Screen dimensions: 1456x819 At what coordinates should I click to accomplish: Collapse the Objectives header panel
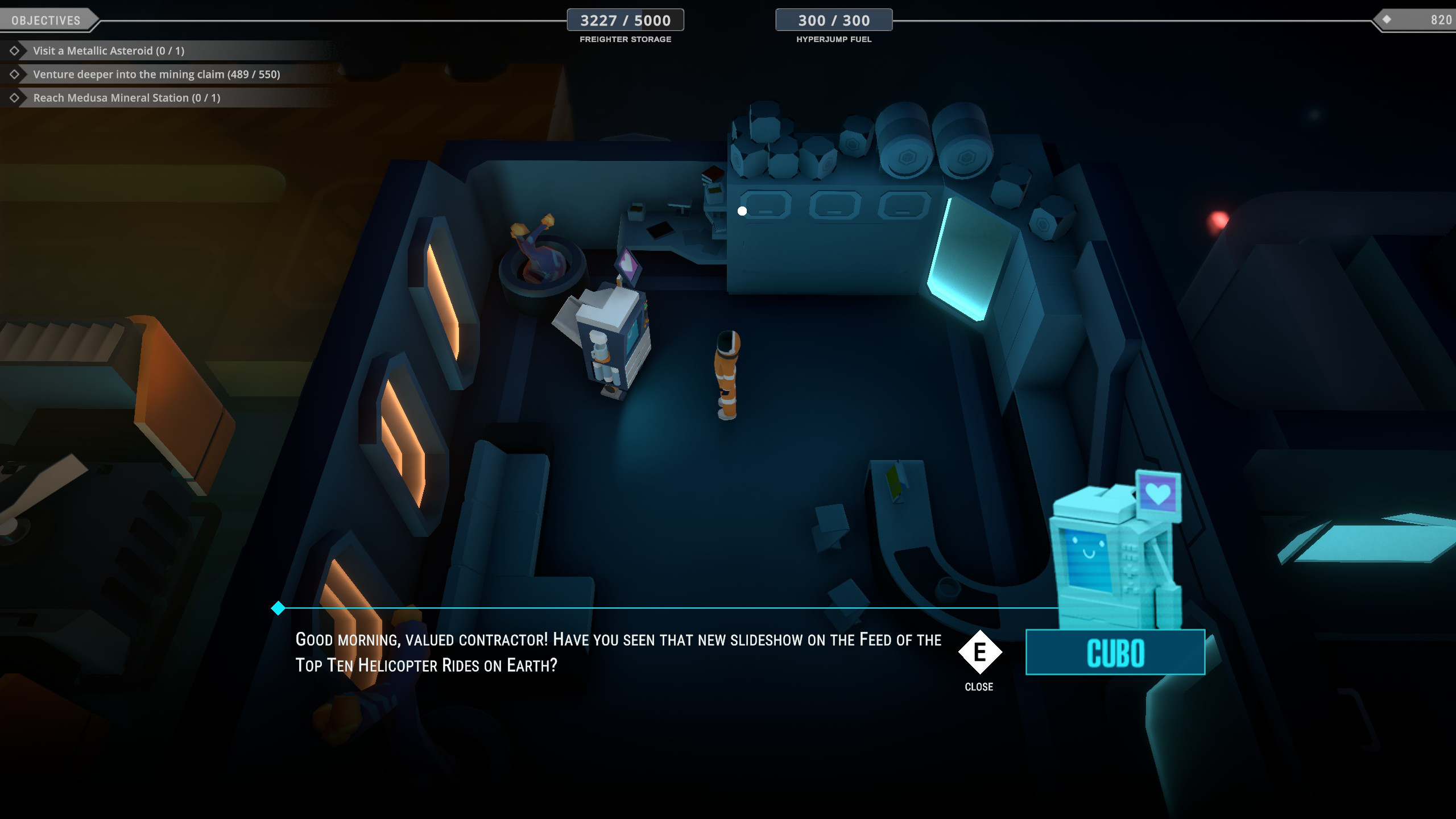[x=46, y=20]
